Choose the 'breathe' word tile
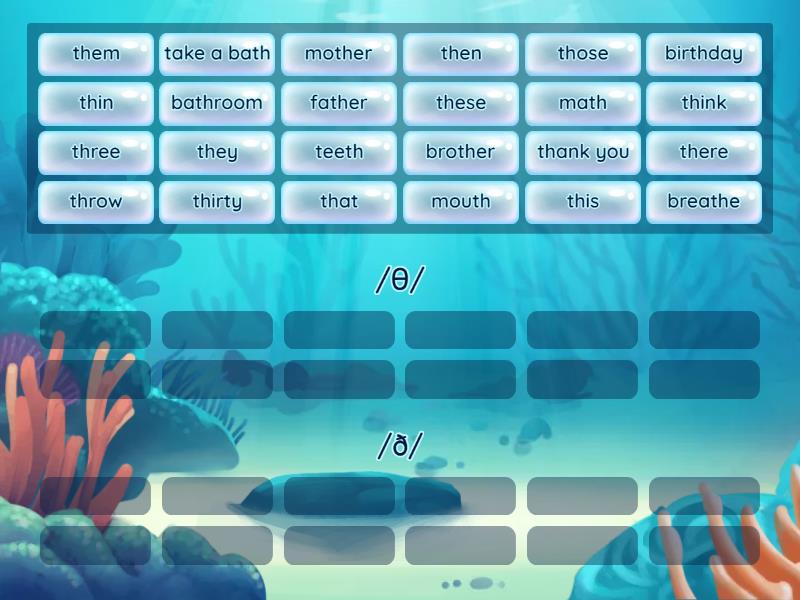This screenshot has width=800, height=600. tap(704, 201)
